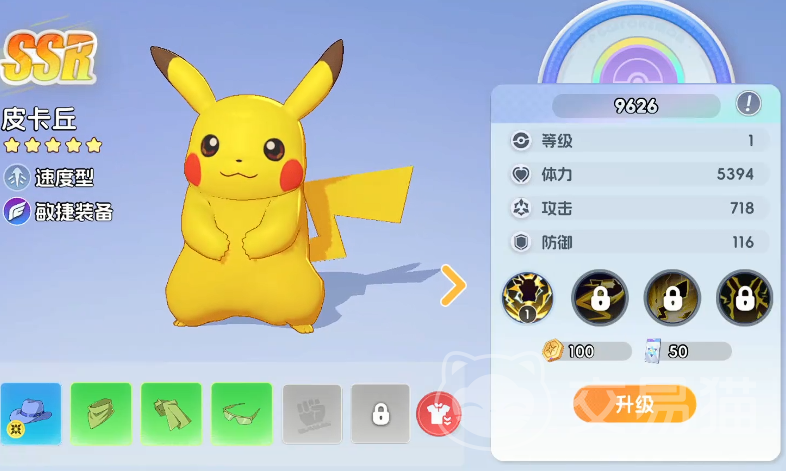Click the locked grey equipment slot
786x471 pixels.
(380, 413)
